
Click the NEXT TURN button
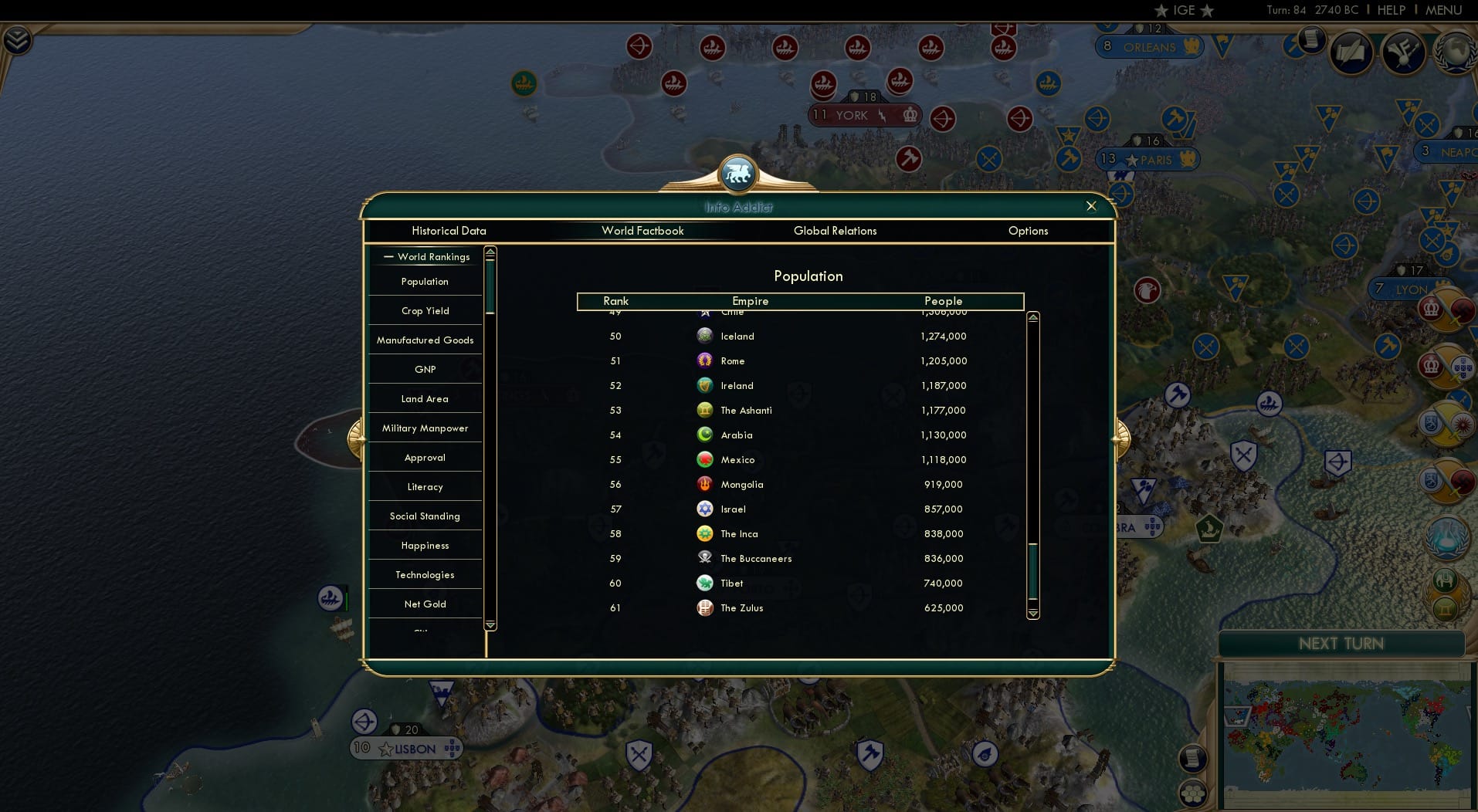(1341, 643)
